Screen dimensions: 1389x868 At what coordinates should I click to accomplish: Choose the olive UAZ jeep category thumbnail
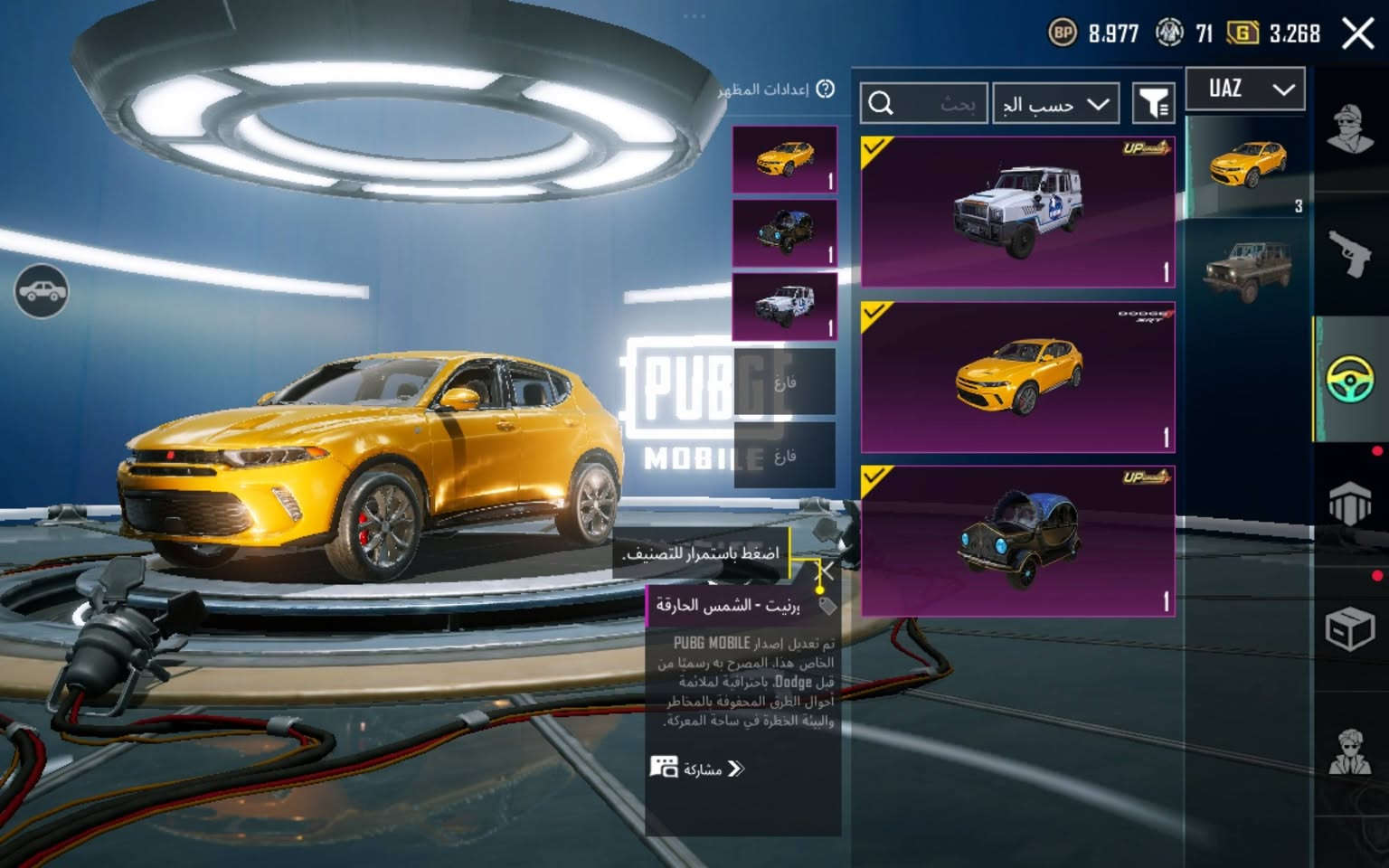point(1247,269)
